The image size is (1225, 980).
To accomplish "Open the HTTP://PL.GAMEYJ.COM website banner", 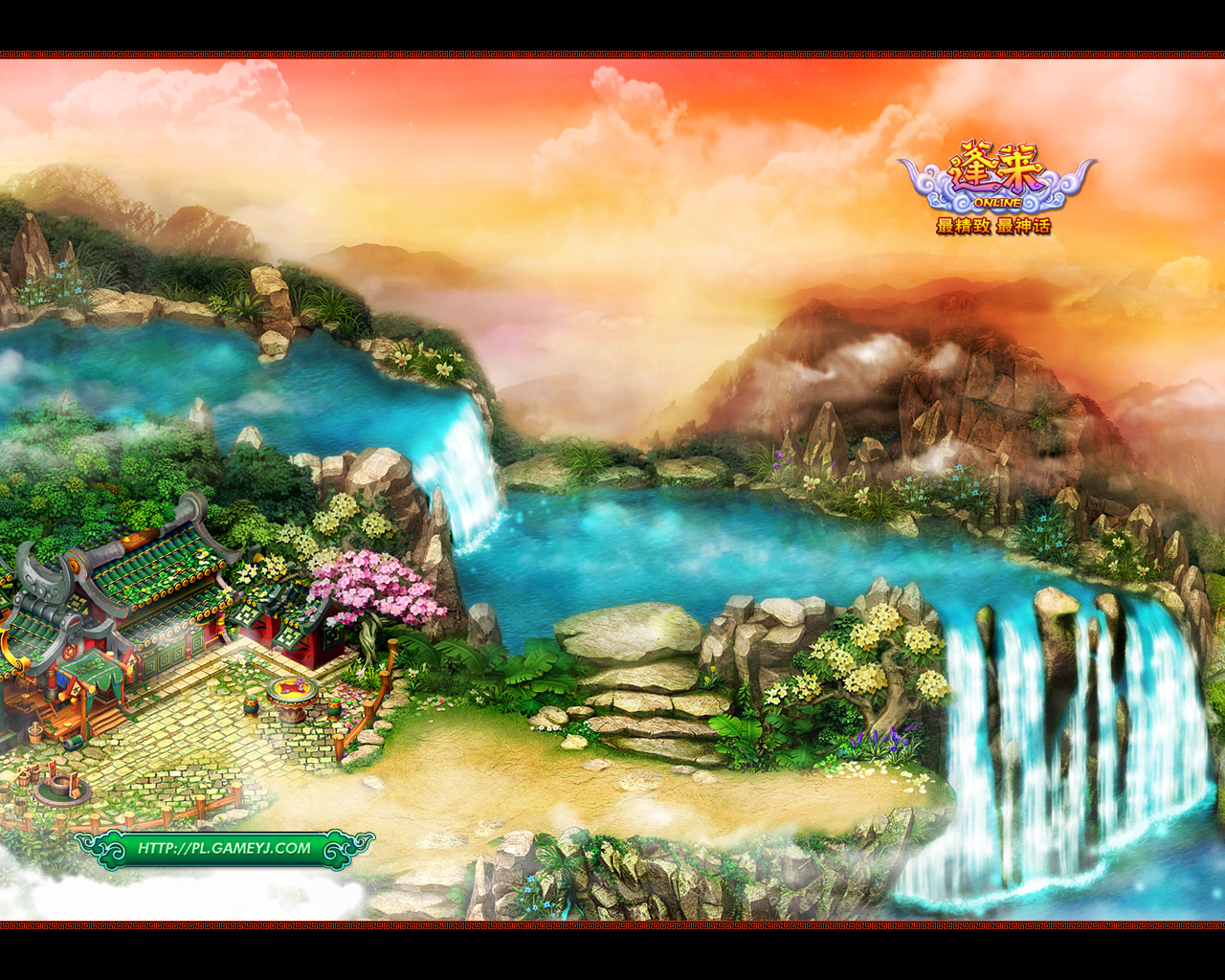I will click(x=224, y=848).
